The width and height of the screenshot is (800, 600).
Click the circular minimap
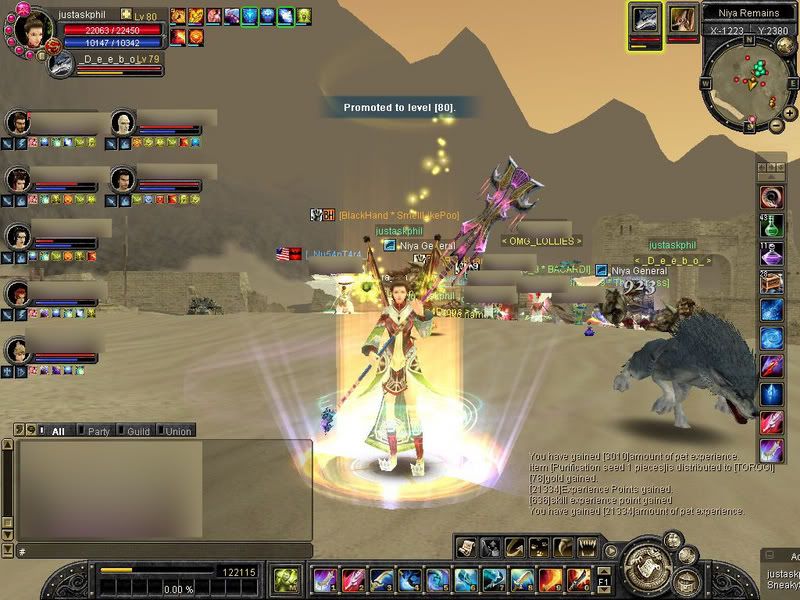750,82
